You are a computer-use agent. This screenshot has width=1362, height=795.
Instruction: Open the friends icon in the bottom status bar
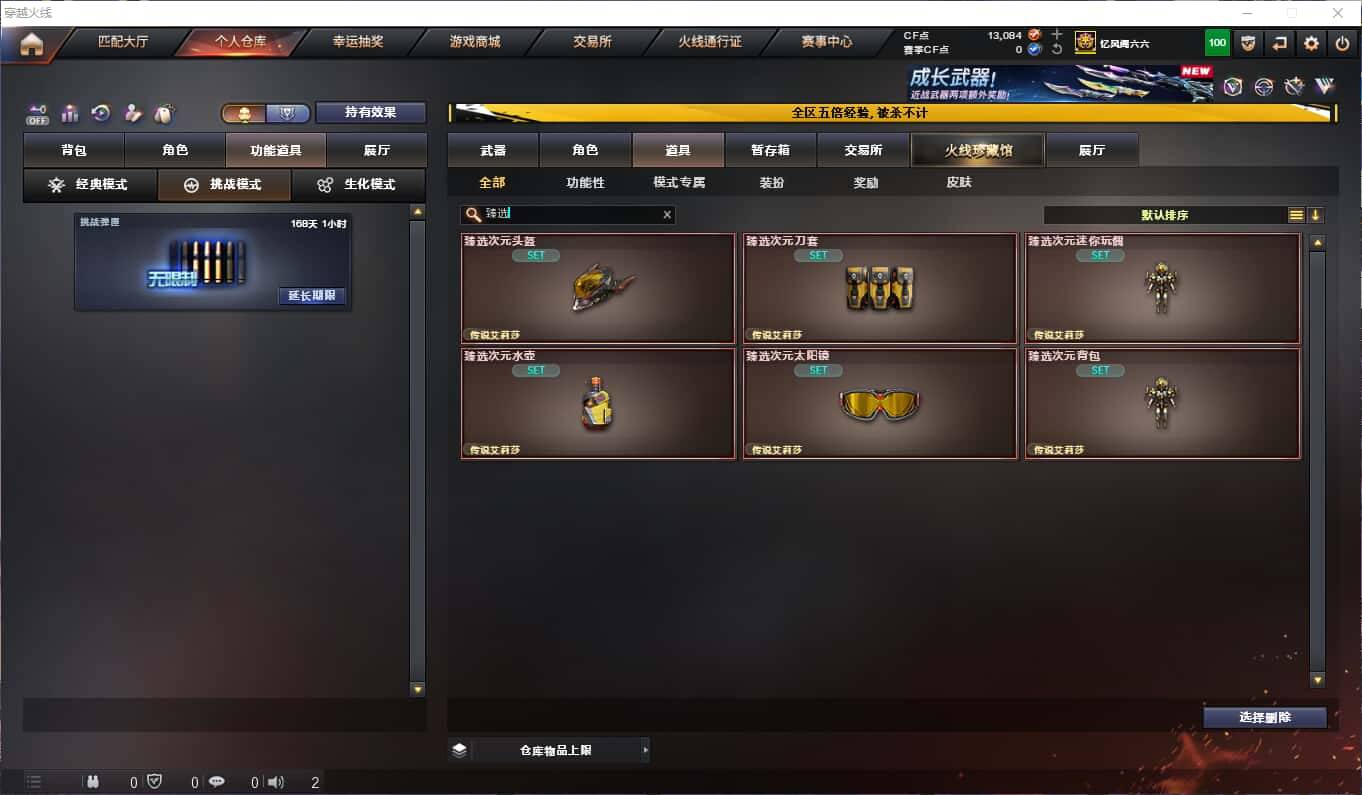coord(93,783)
